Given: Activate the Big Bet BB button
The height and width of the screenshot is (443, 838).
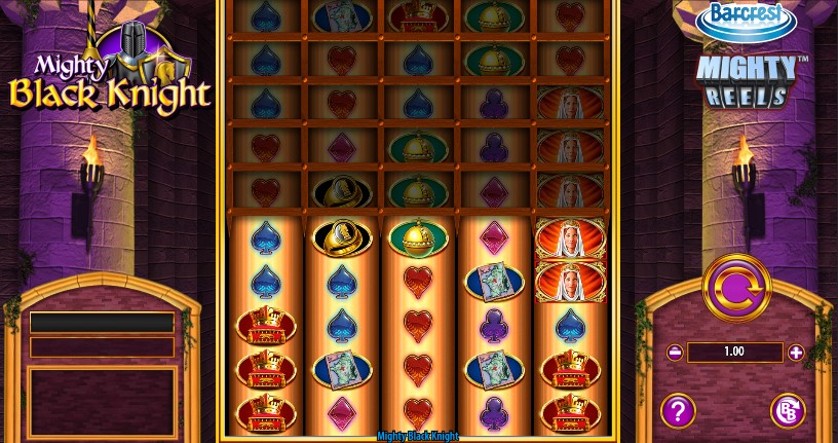Looking at the screenshot, I should click(x=787, y=410).
